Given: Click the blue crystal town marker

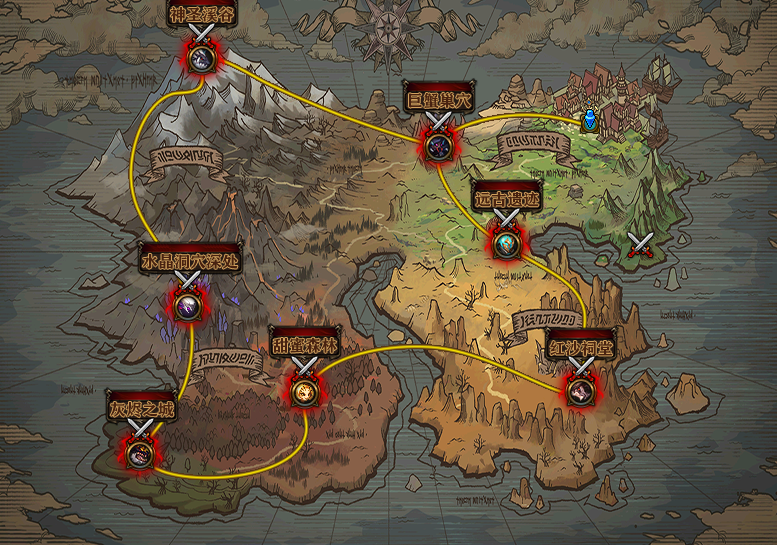Looking at the screenshot, I should coord(590,121).
